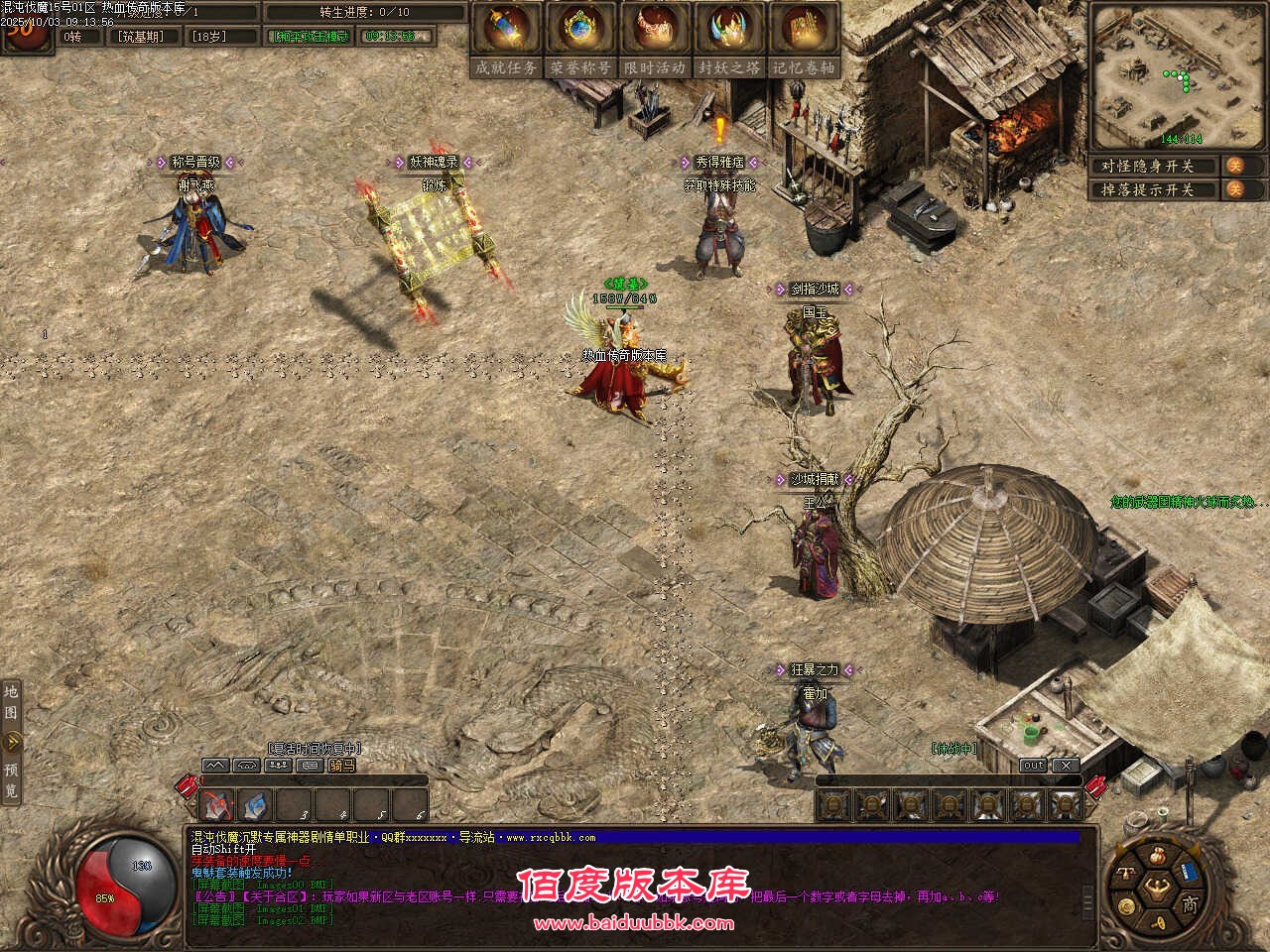This screenshot has width=1270, height=952.
Task: Click the 骑马 mount button
Action: point(342,766)
